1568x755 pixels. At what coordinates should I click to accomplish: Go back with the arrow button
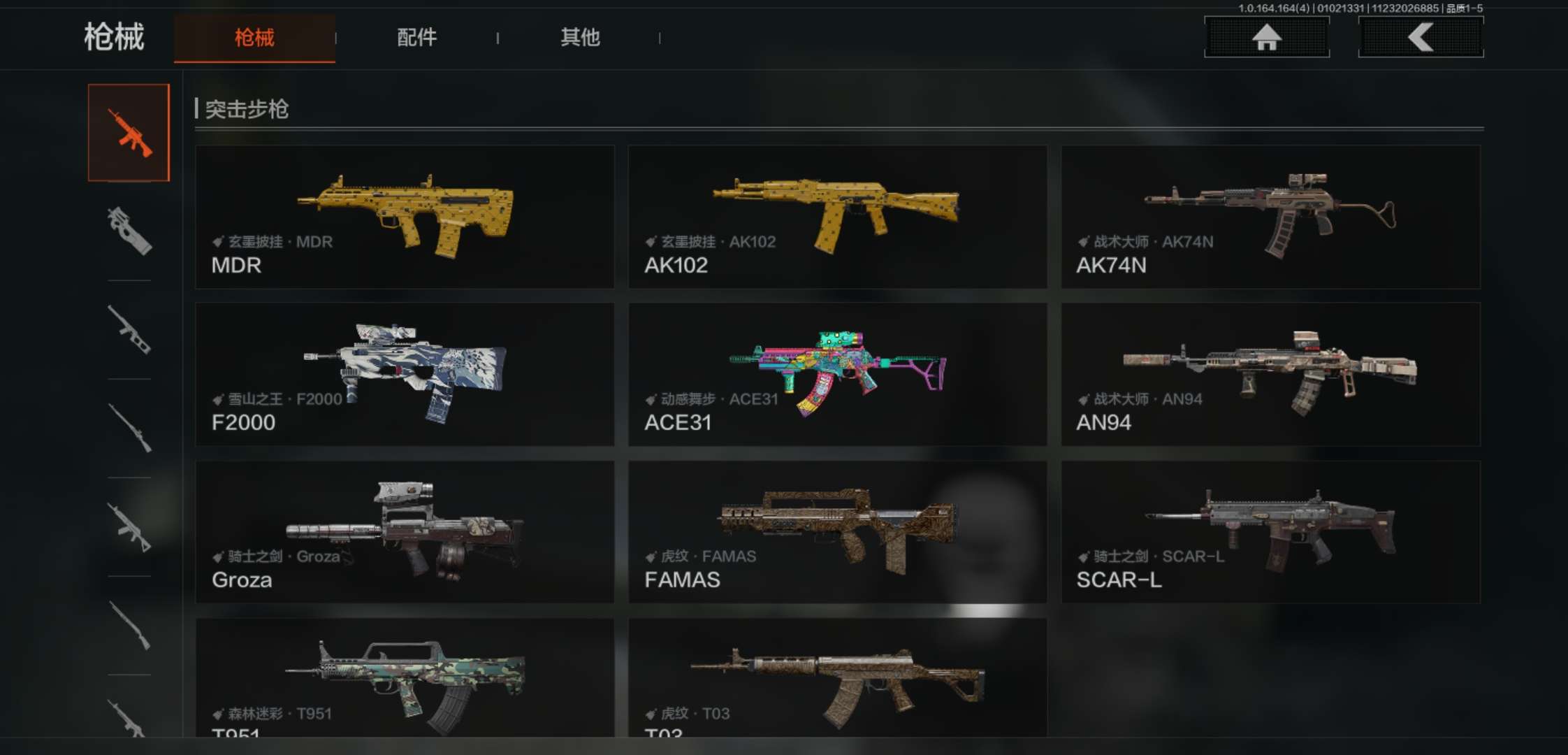(x=1421, y=37)
